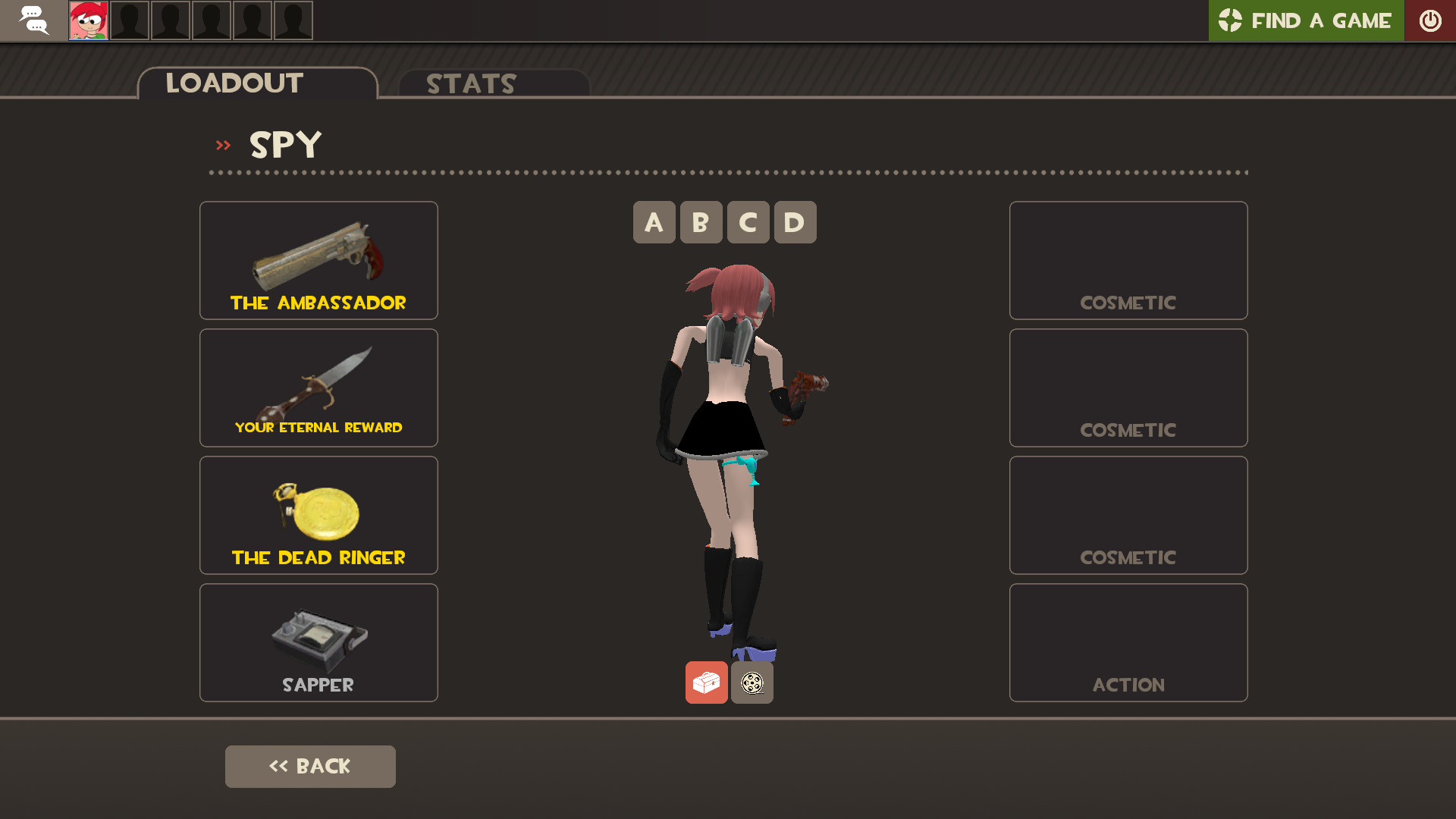This screenshot has width=1456, height=819.
Task: Click your red-haired player avatar thumbnail
Action: 89,20
